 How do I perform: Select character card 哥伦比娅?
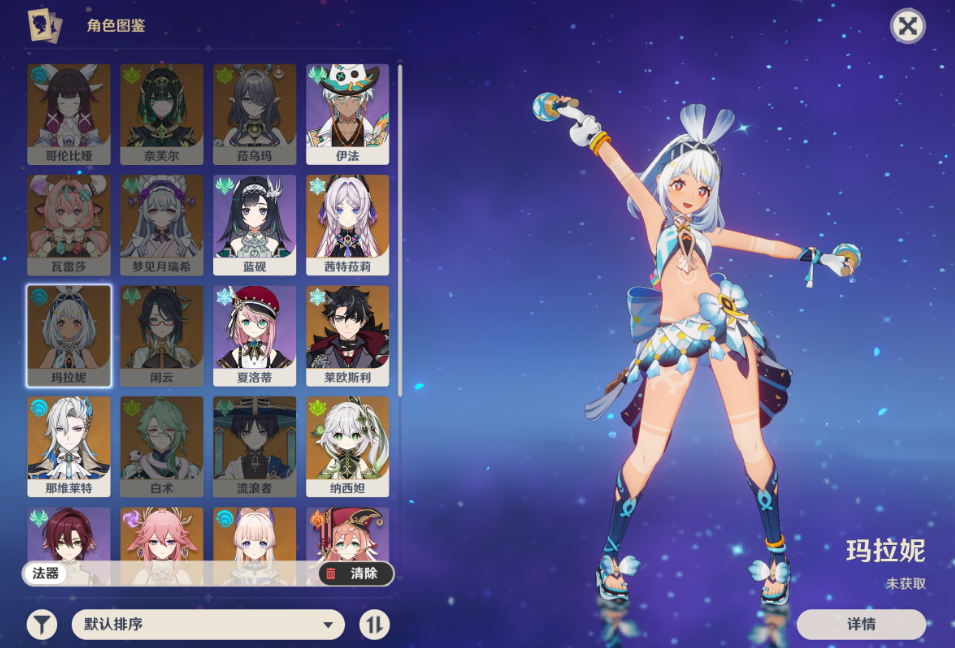point(69,114)
